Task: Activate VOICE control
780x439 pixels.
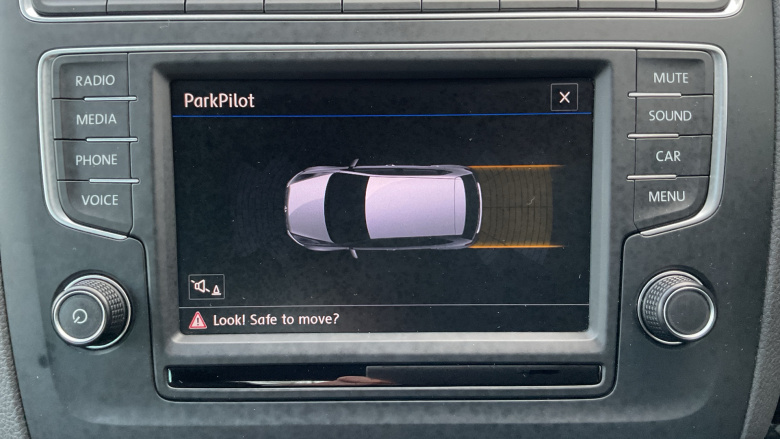Action: pos(99,200)
